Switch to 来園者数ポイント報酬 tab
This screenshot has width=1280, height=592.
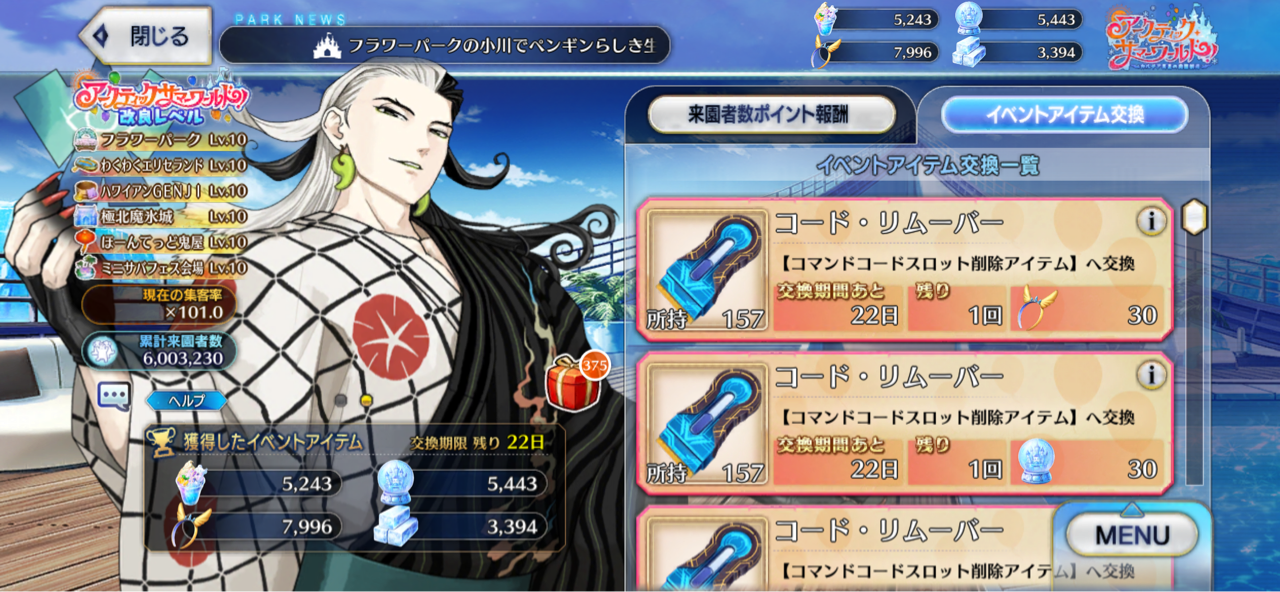click(771, 115)
